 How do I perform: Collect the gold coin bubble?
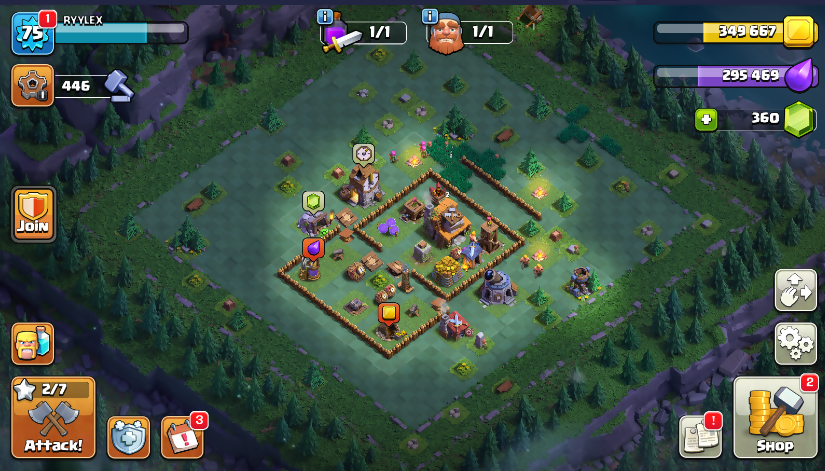[388, 312]
